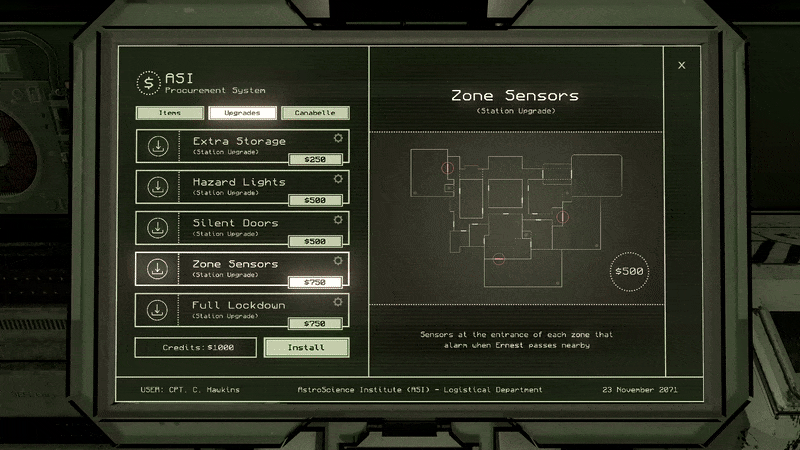Select the Extra Storage upgrade
The width and height of the screenshot is (800, 450).
242,146
